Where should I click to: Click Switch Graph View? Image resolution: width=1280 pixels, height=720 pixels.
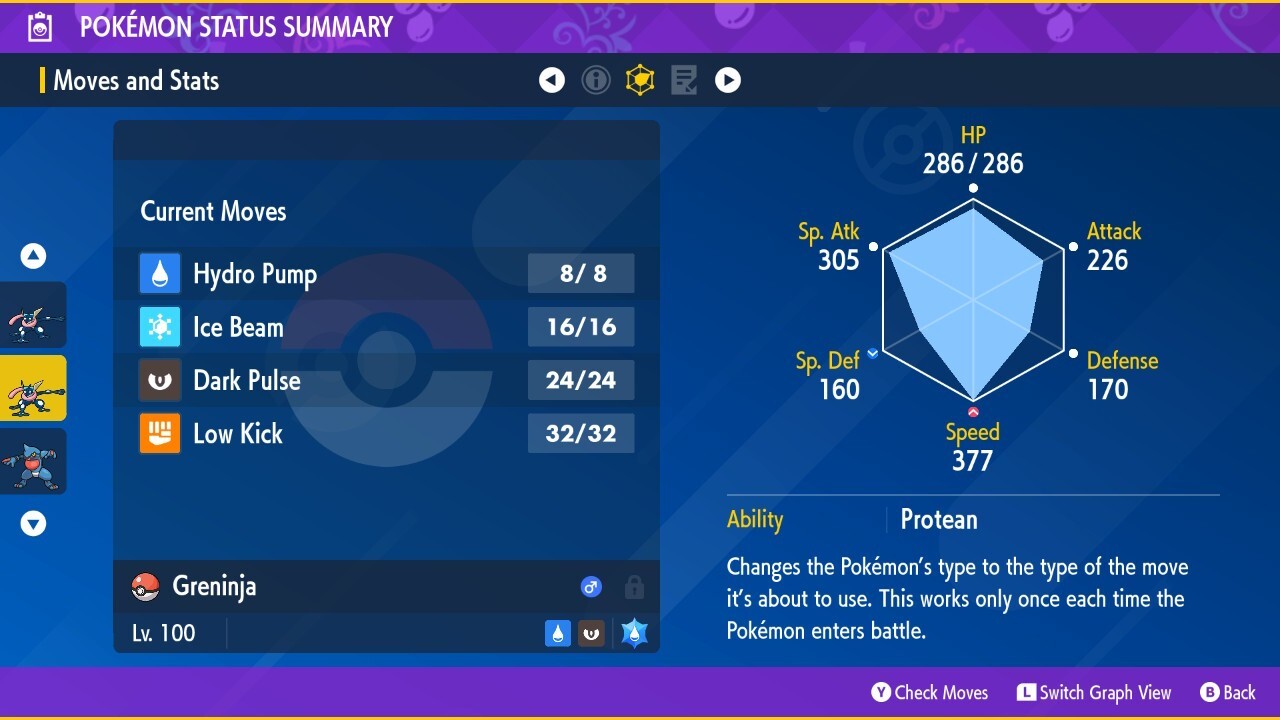pos(1094,692)
